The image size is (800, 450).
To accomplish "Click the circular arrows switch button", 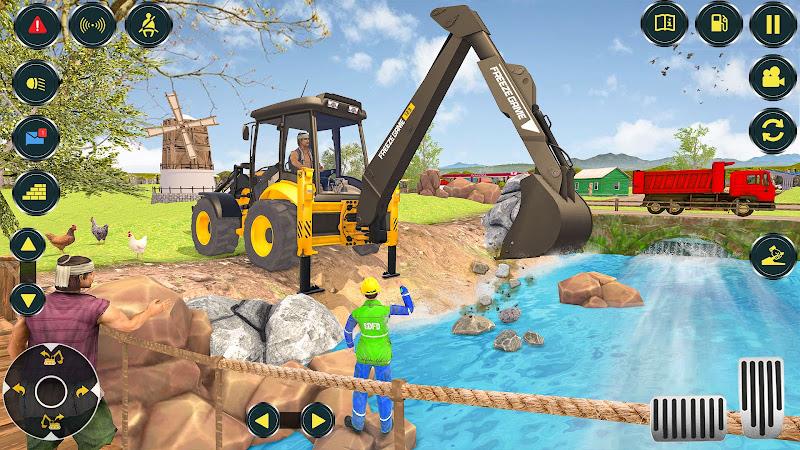I will [x=771, y=133].
